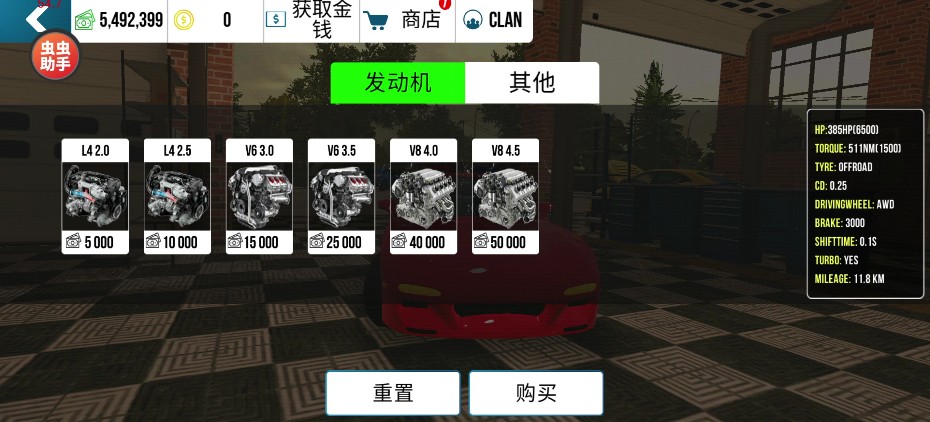The image size is (930, 422).
Task: Open the 商店 shop
Action: [405, 20]
